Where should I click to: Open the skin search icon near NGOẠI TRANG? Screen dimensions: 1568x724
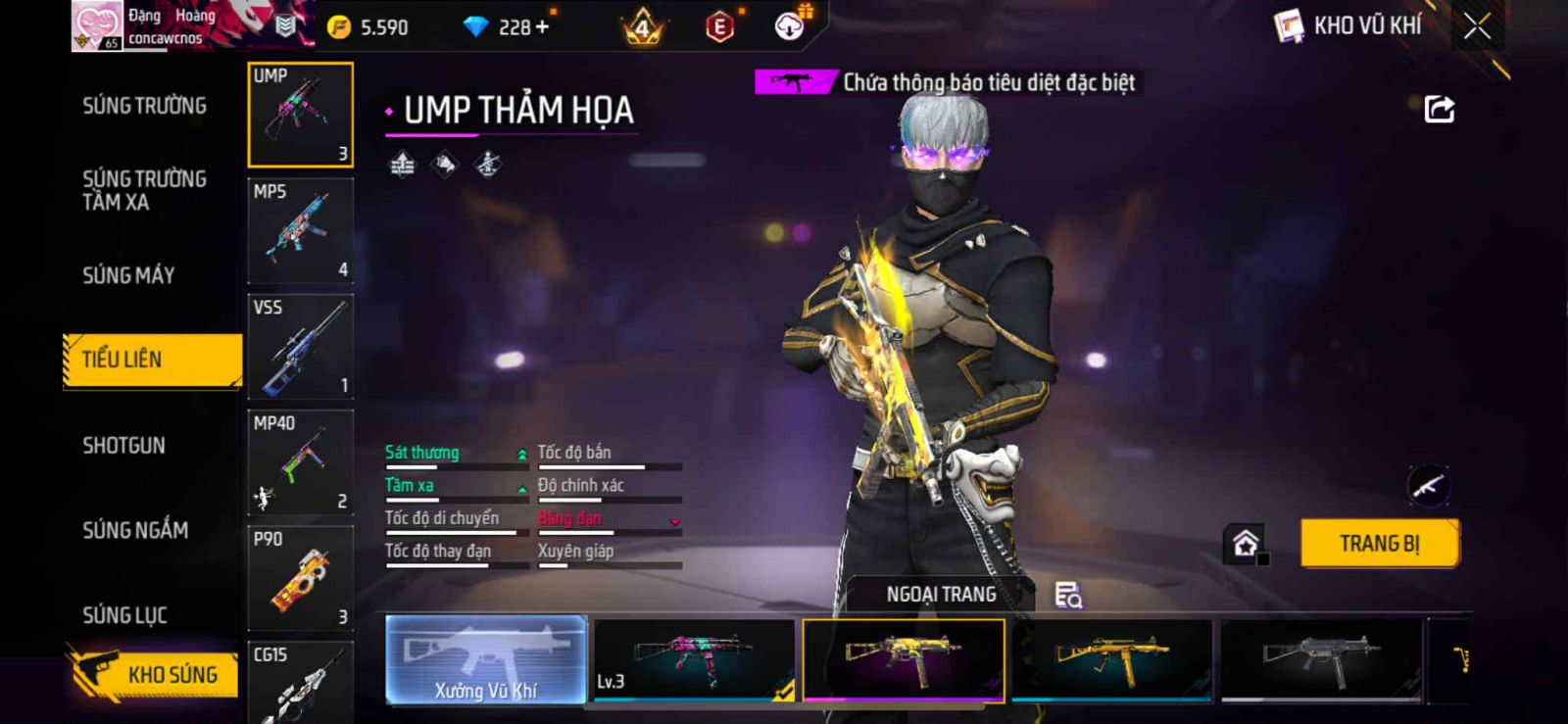pyautogui.click(x=1067, y=595)
